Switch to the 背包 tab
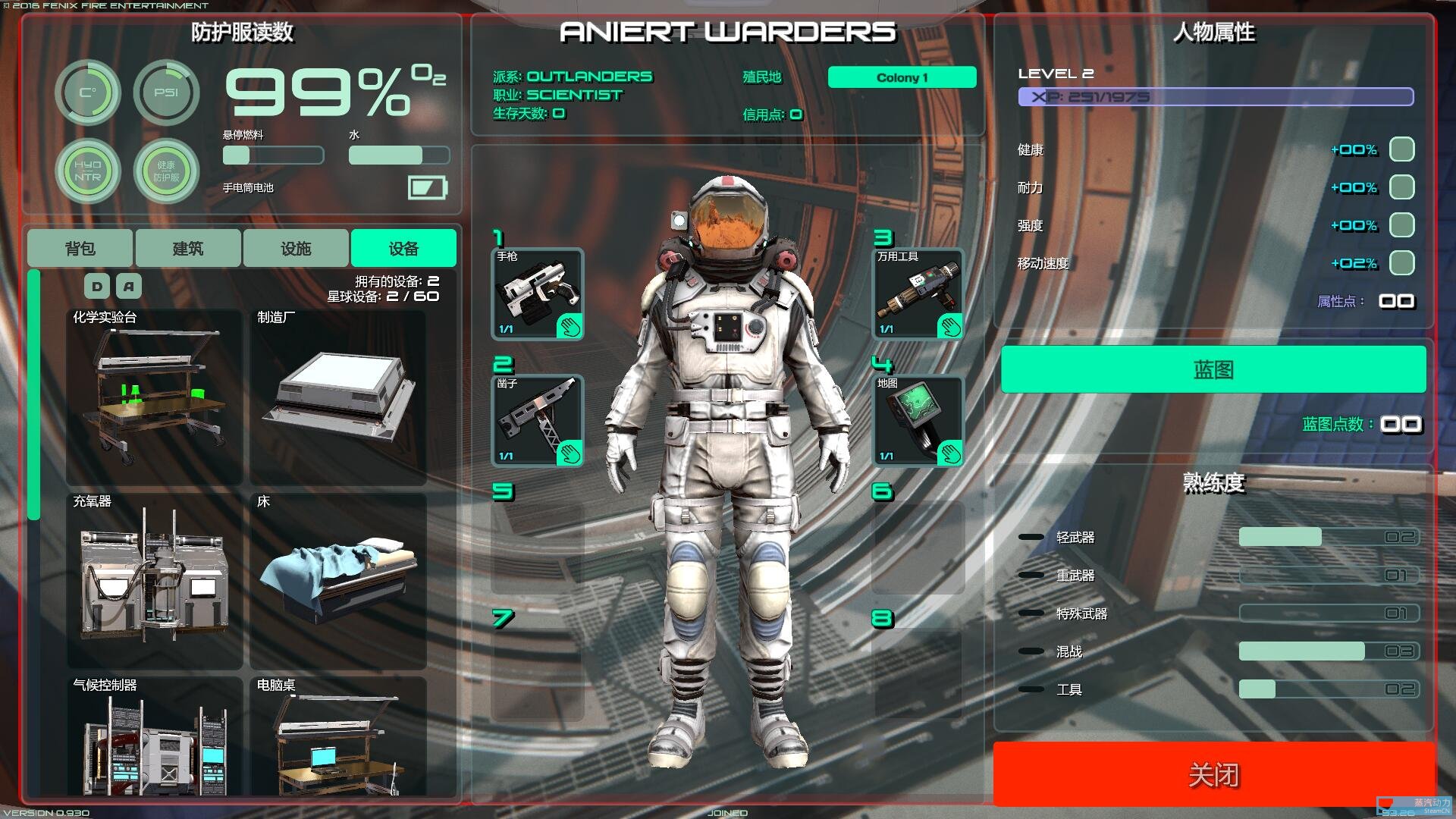 80,247
